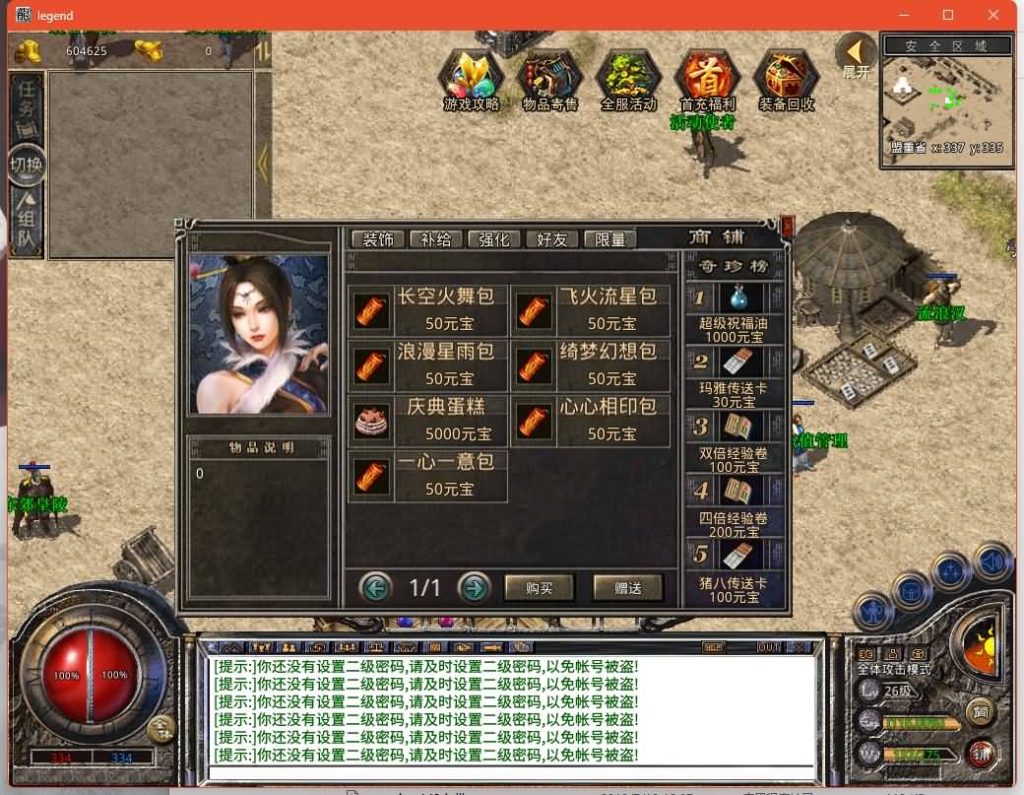The height and width of the screenshot is (795, 1024).
Task: Switch to the 装饰 shop tab
Action: pos(378,239)
